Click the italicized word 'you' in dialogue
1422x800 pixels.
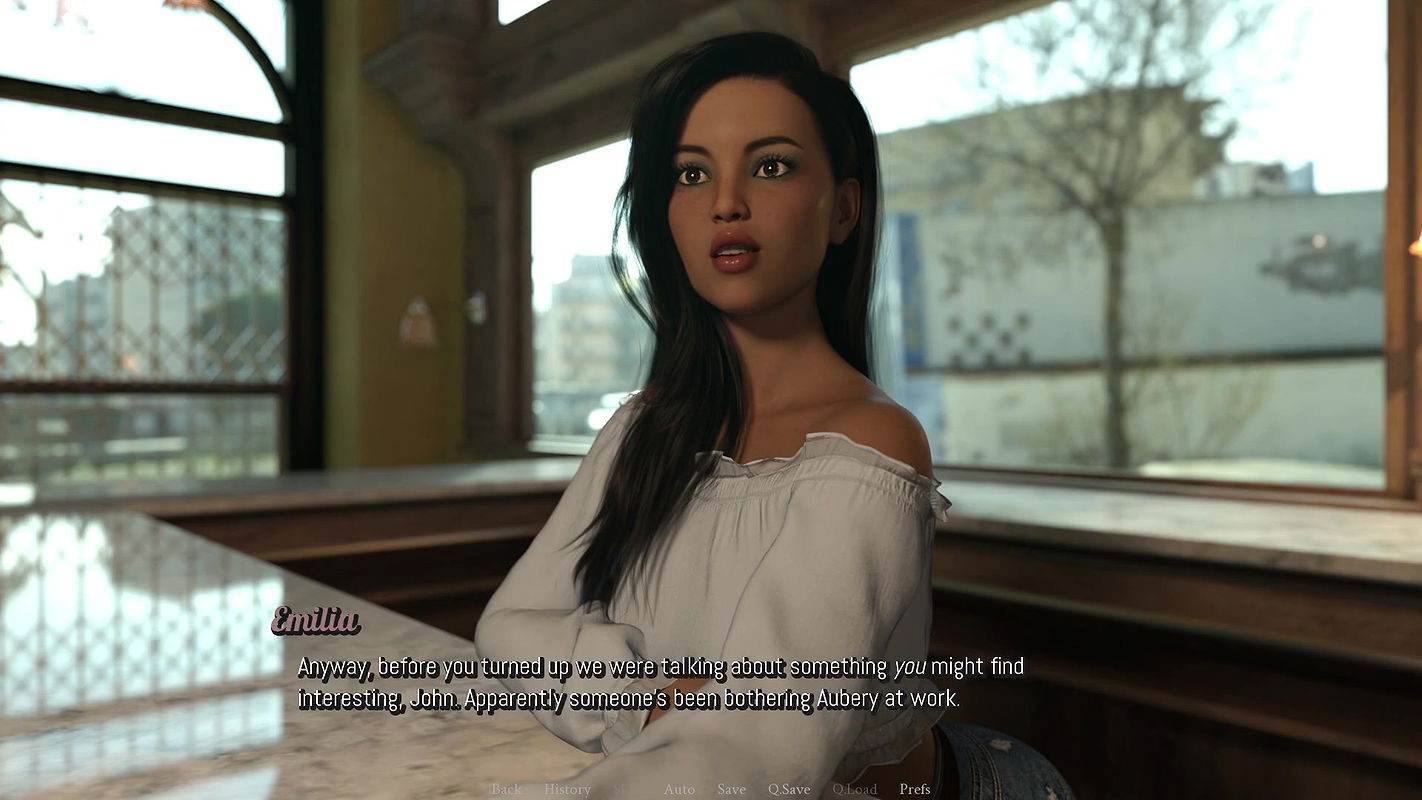(911, 666)
